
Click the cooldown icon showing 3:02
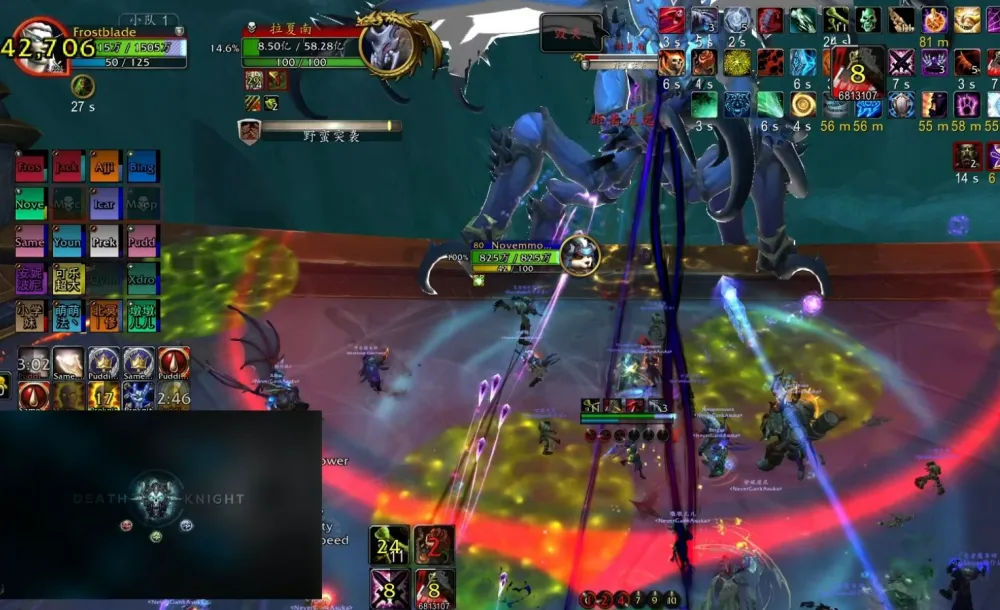pyautogui.click(x=34, y=362)
